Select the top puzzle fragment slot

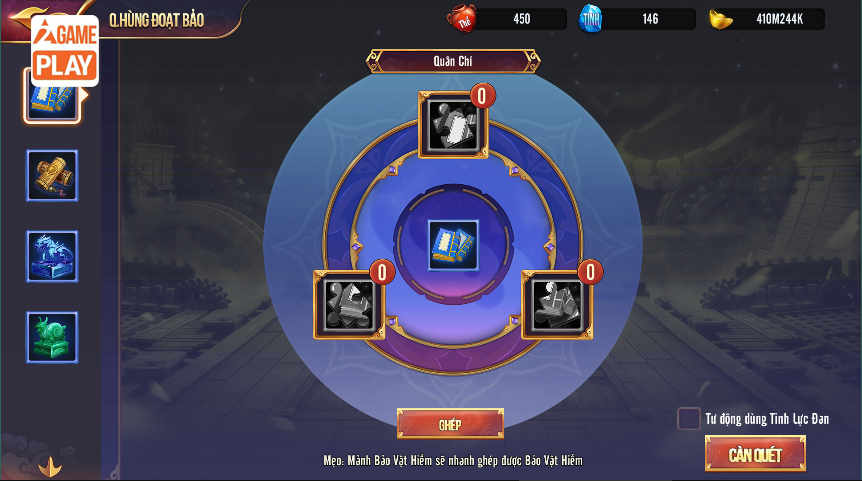pos(453,125)
